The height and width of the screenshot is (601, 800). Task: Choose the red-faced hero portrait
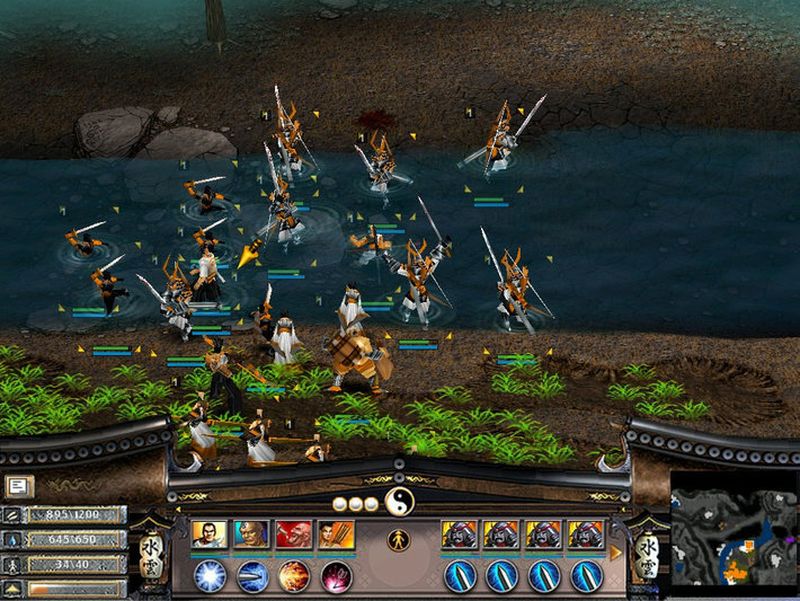tap(294, 535)
